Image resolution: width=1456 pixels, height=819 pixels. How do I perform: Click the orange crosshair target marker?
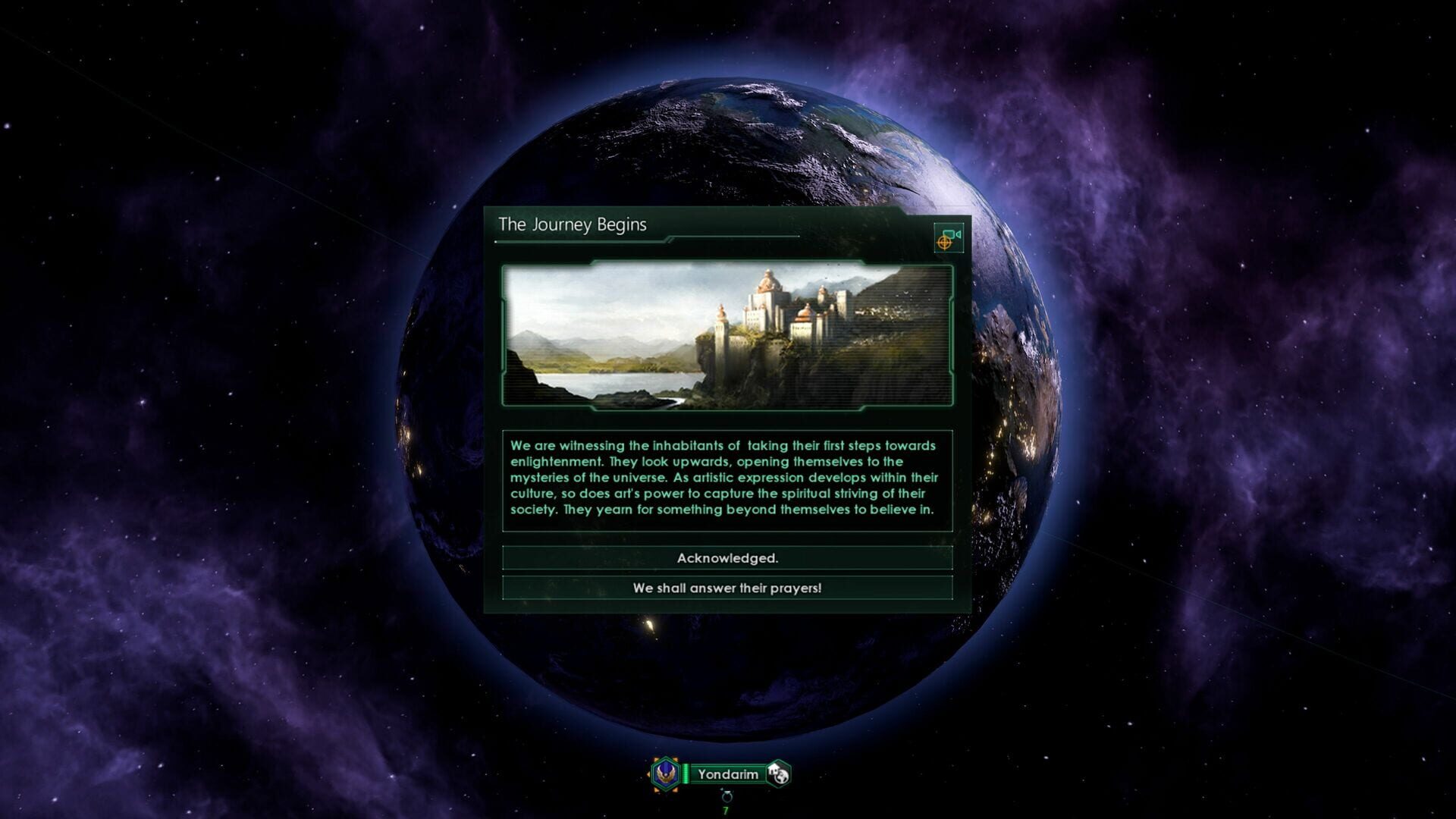coord(946,241)
